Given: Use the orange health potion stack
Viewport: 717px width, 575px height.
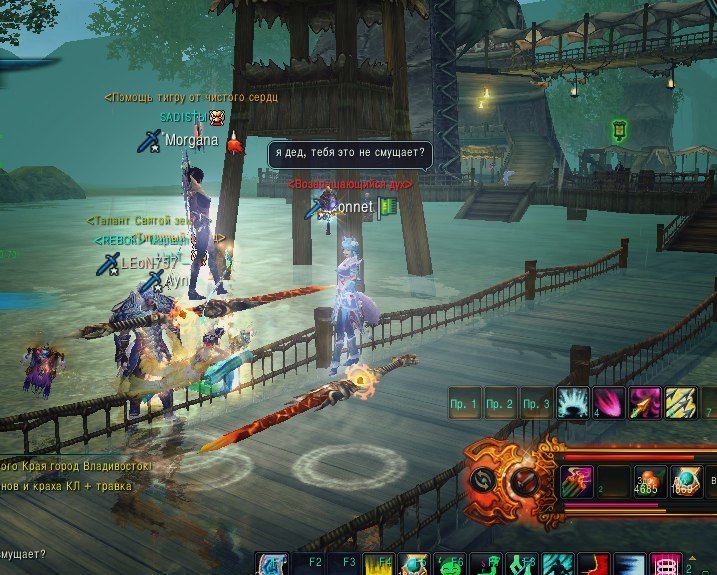Looking at the screenshot, I should (x=649, y=479).
